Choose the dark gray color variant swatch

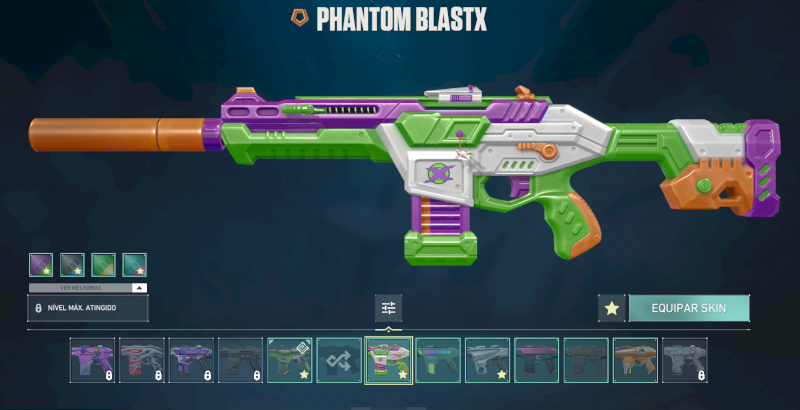(72, 264)
